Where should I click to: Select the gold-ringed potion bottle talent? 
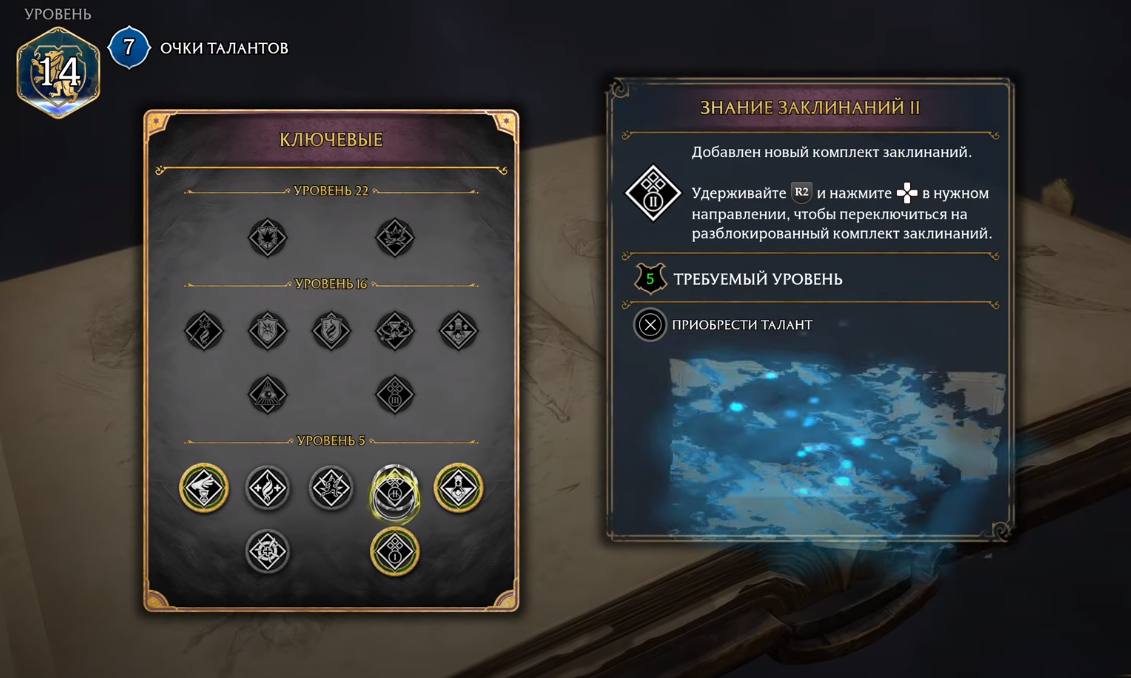click(459, 489)
